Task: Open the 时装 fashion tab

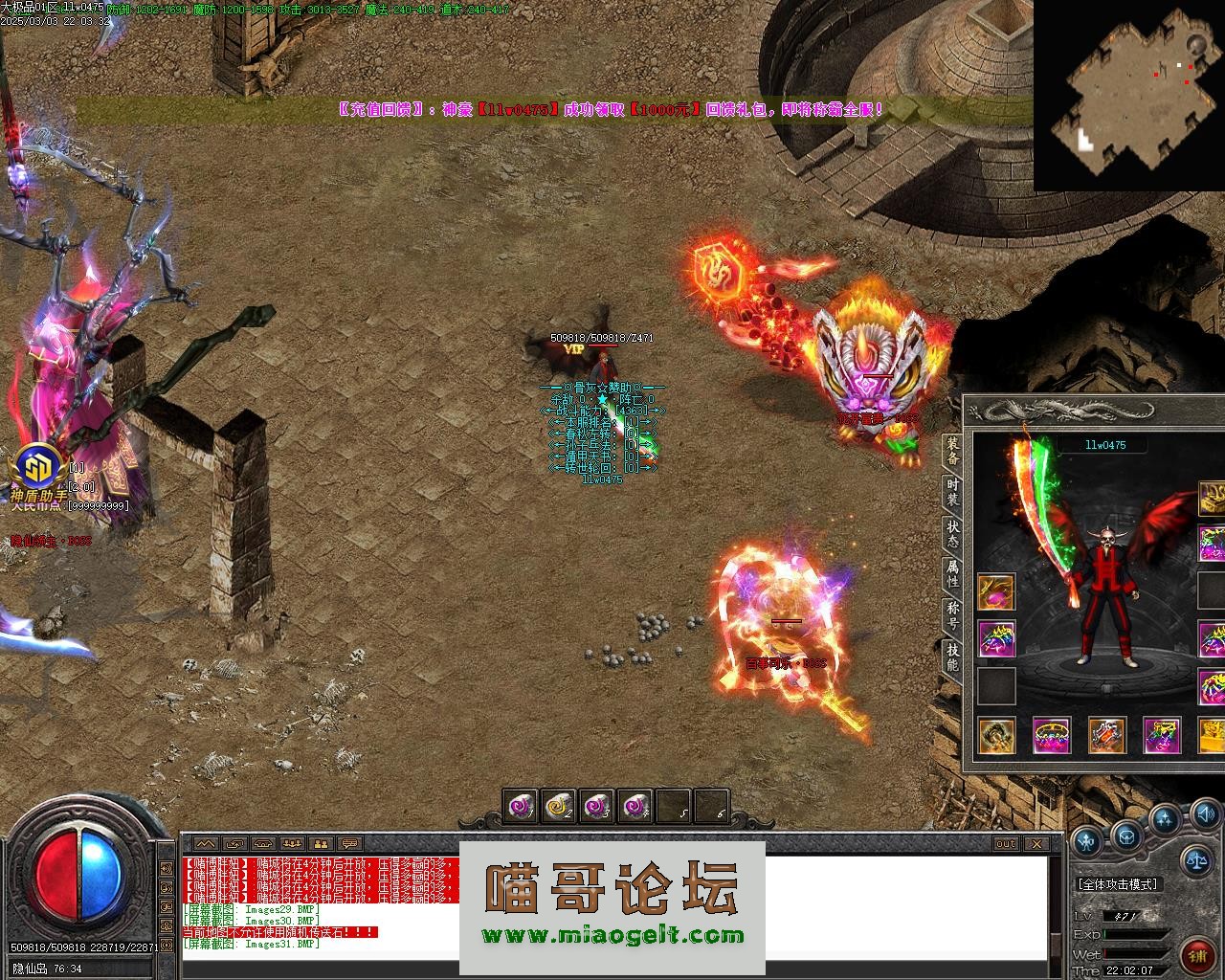Action: 952,493
